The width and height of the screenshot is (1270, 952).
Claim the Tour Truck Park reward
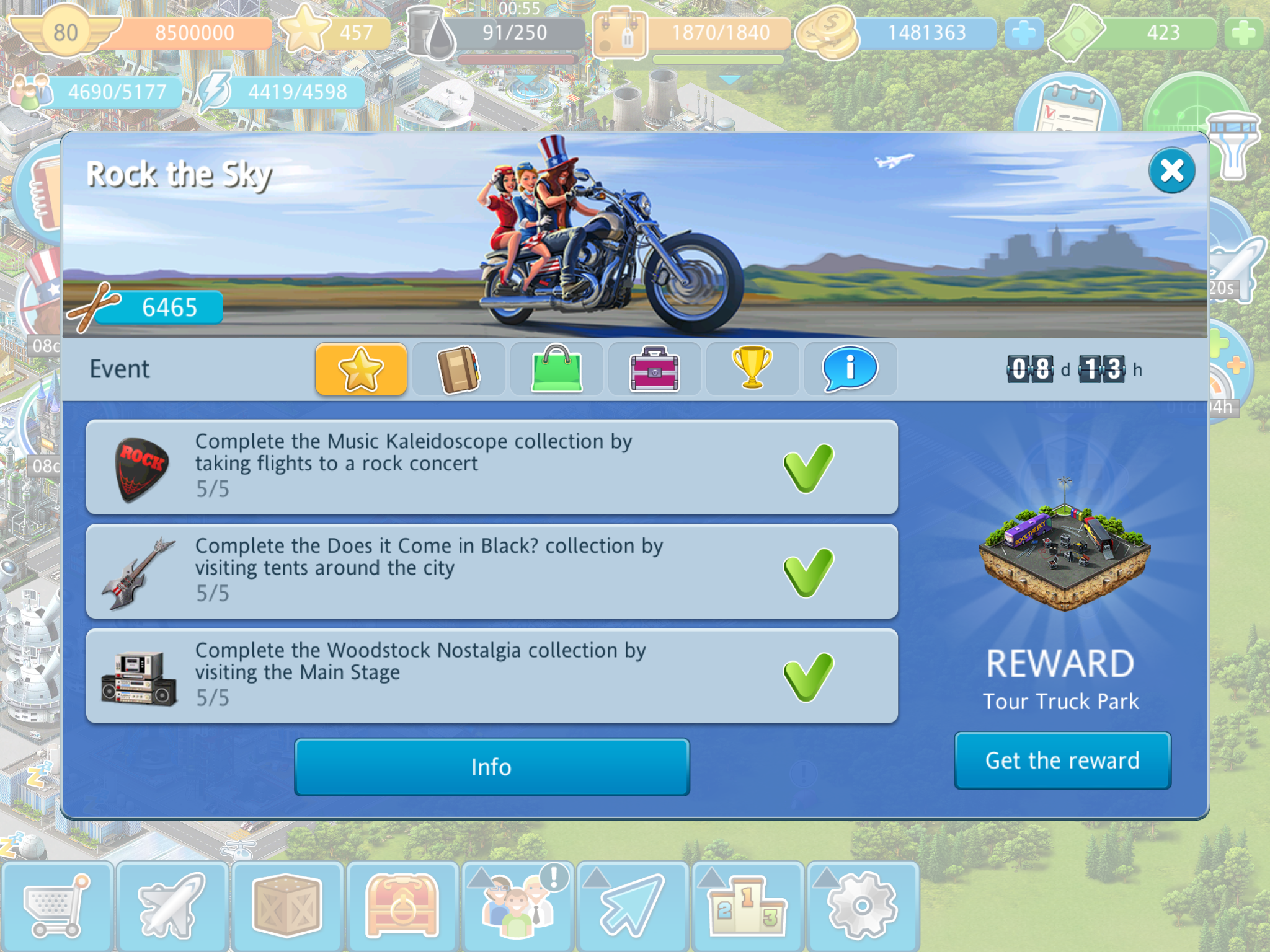pos(1062,760)
